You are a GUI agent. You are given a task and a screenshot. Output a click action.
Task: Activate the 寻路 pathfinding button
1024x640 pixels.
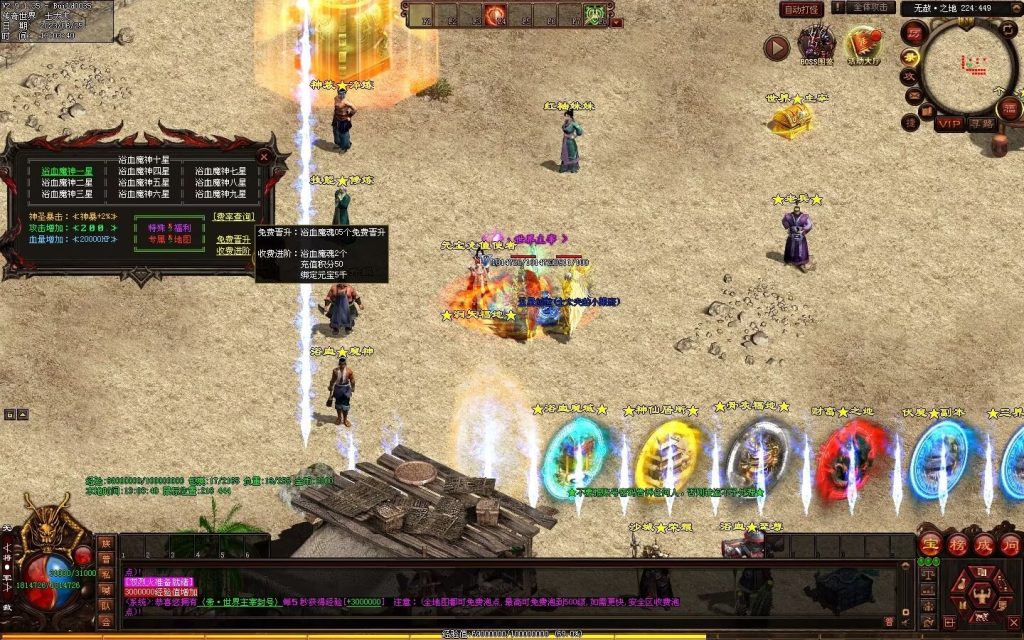pyautogui.click(x=981, y=124)
